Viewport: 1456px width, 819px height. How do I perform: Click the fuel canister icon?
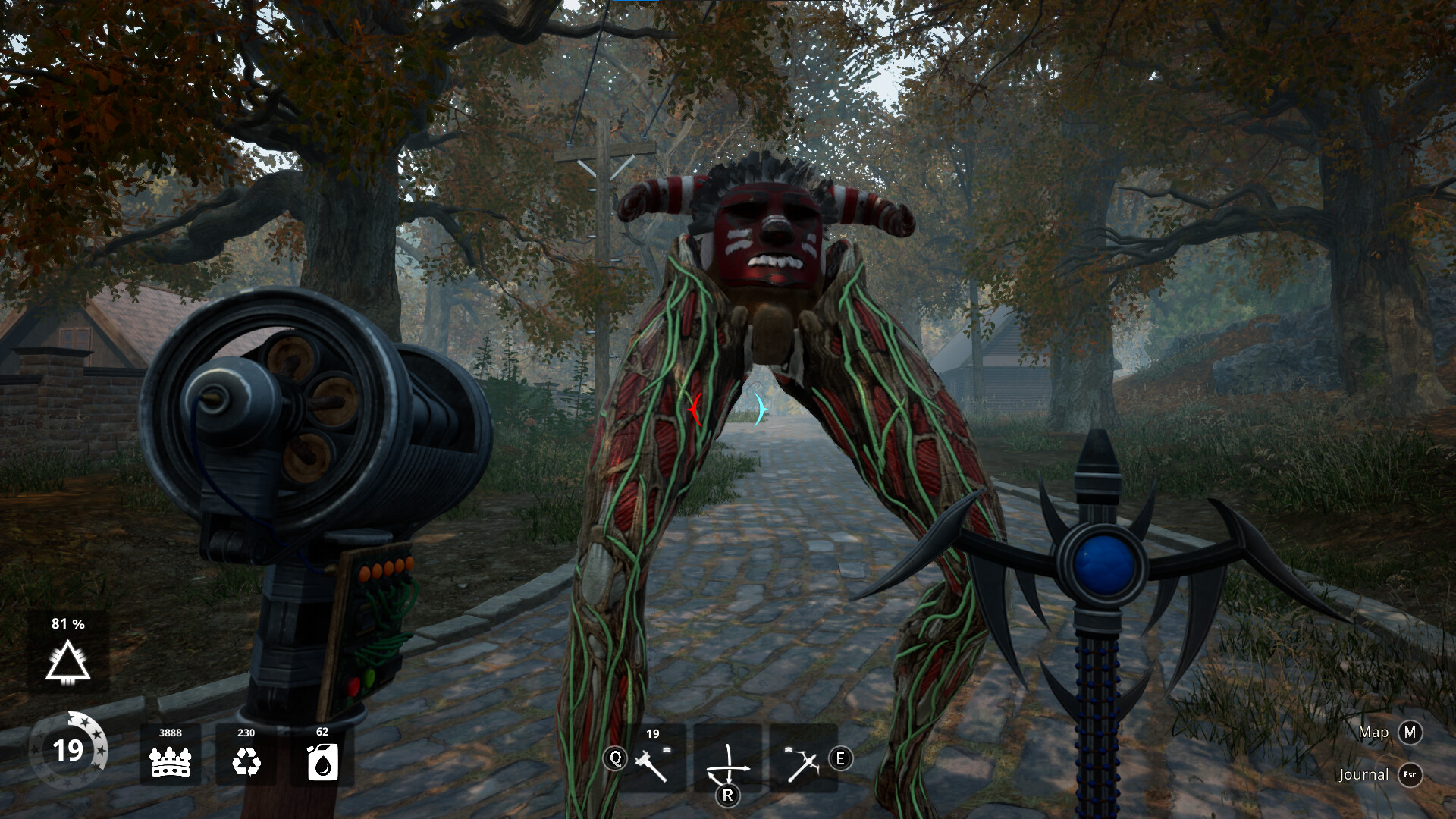(x=322, y=761)
